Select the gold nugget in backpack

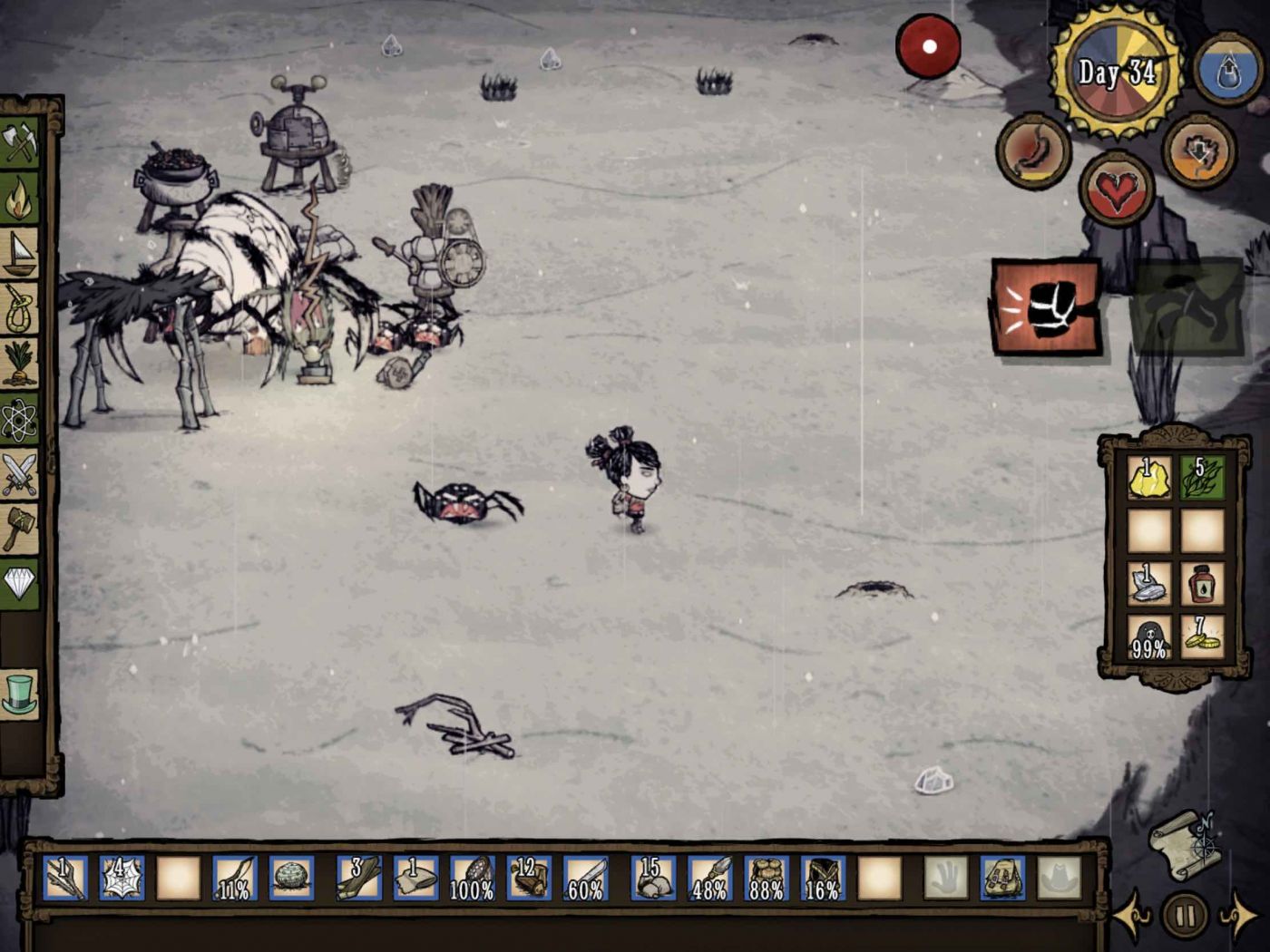pos(1148,478)
